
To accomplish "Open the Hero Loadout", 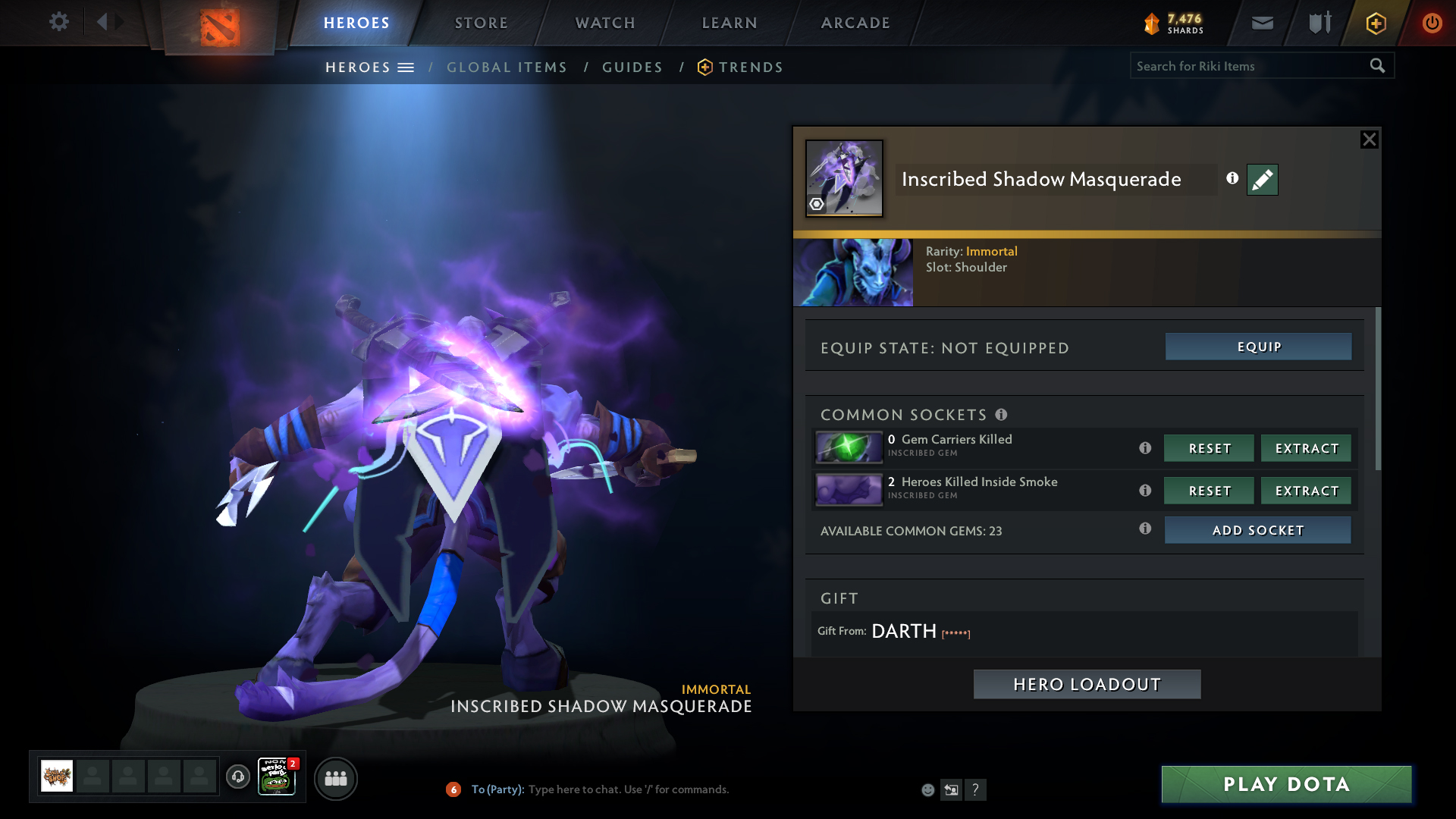I will coord(1087,684).
